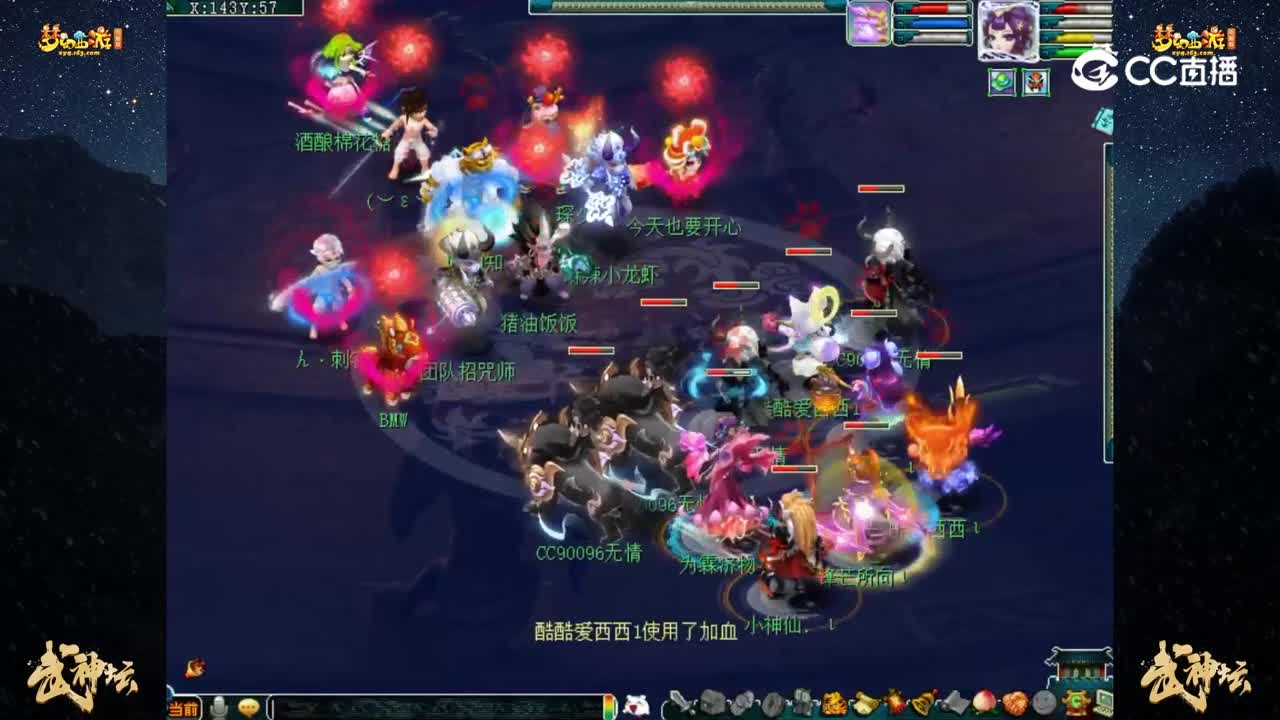
Task: Select the sword attack icon on the toolbar
Action: [678, 705]
